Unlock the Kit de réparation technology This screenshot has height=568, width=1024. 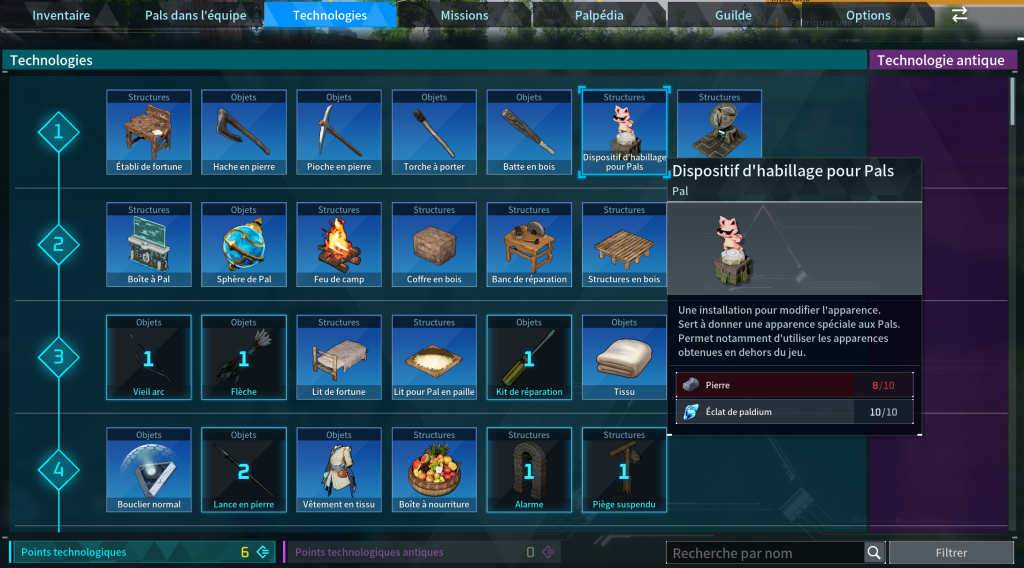click(529, 357)
